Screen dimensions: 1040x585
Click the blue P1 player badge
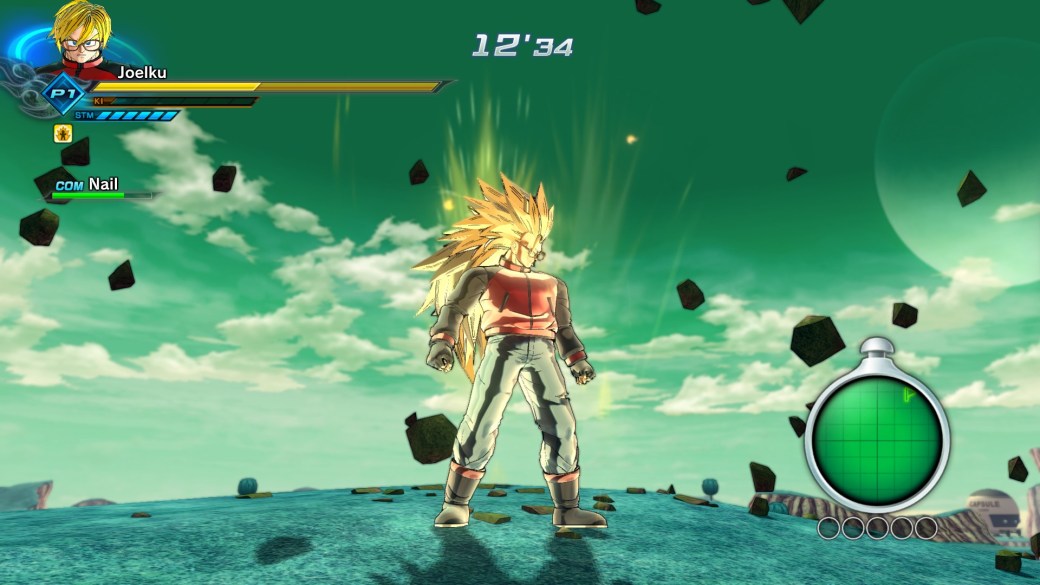pyautogui.click(x=60, y=94)
